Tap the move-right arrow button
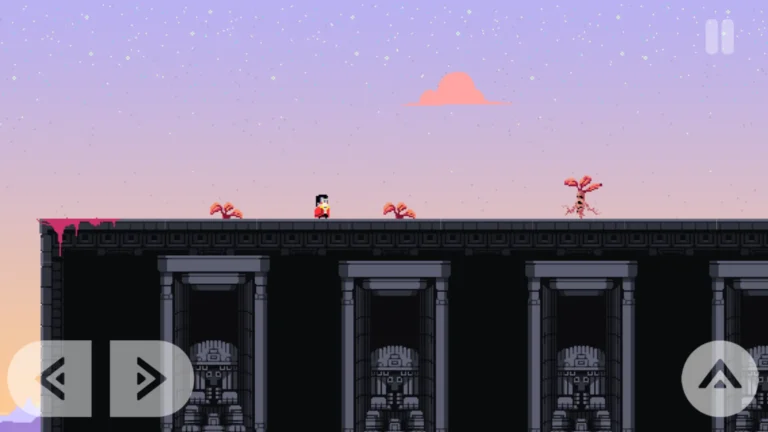 (x=150, y=378)
